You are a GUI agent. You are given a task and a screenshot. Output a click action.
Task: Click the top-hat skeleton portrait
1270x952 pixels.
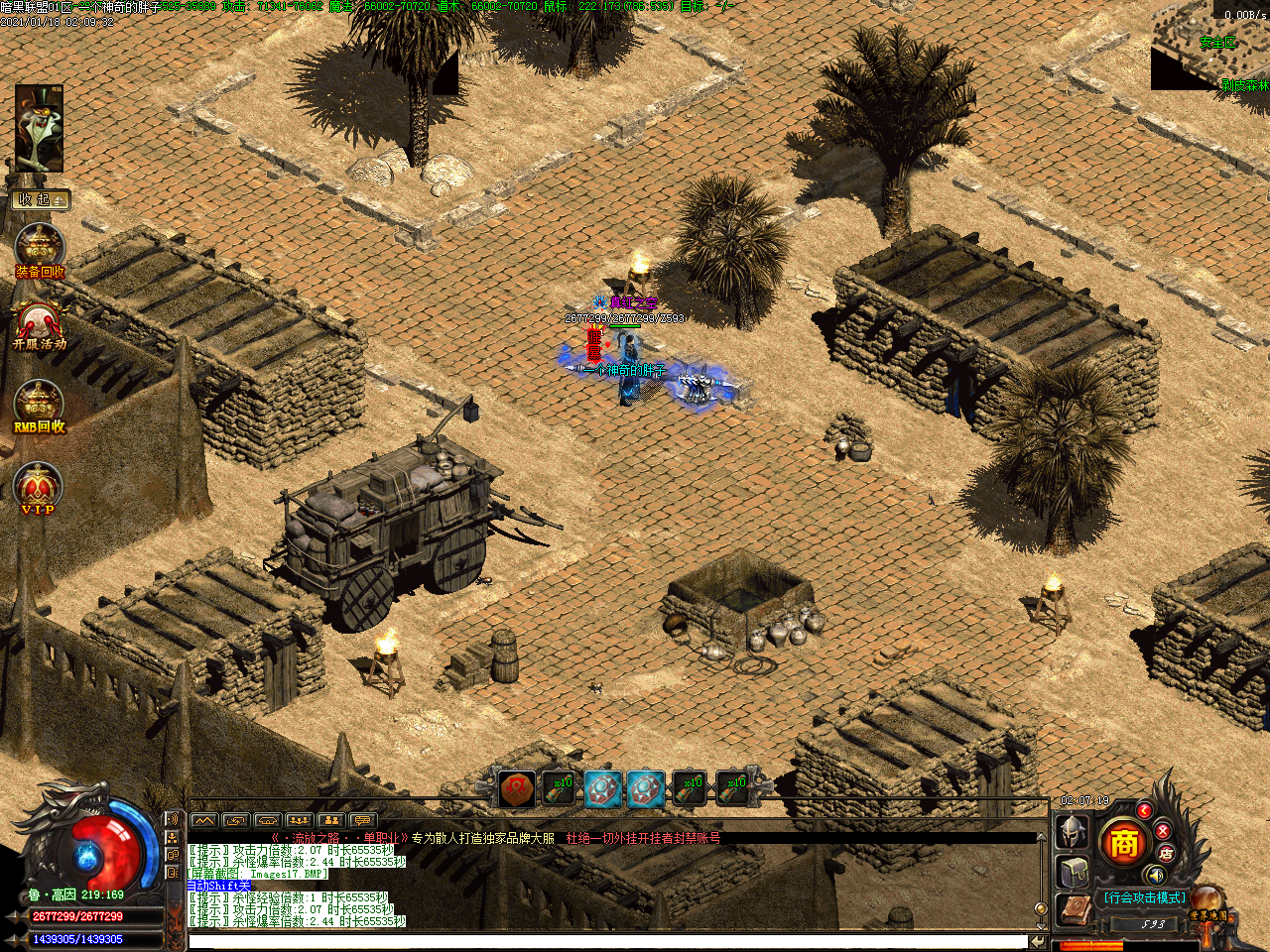(x=40, y=129)
